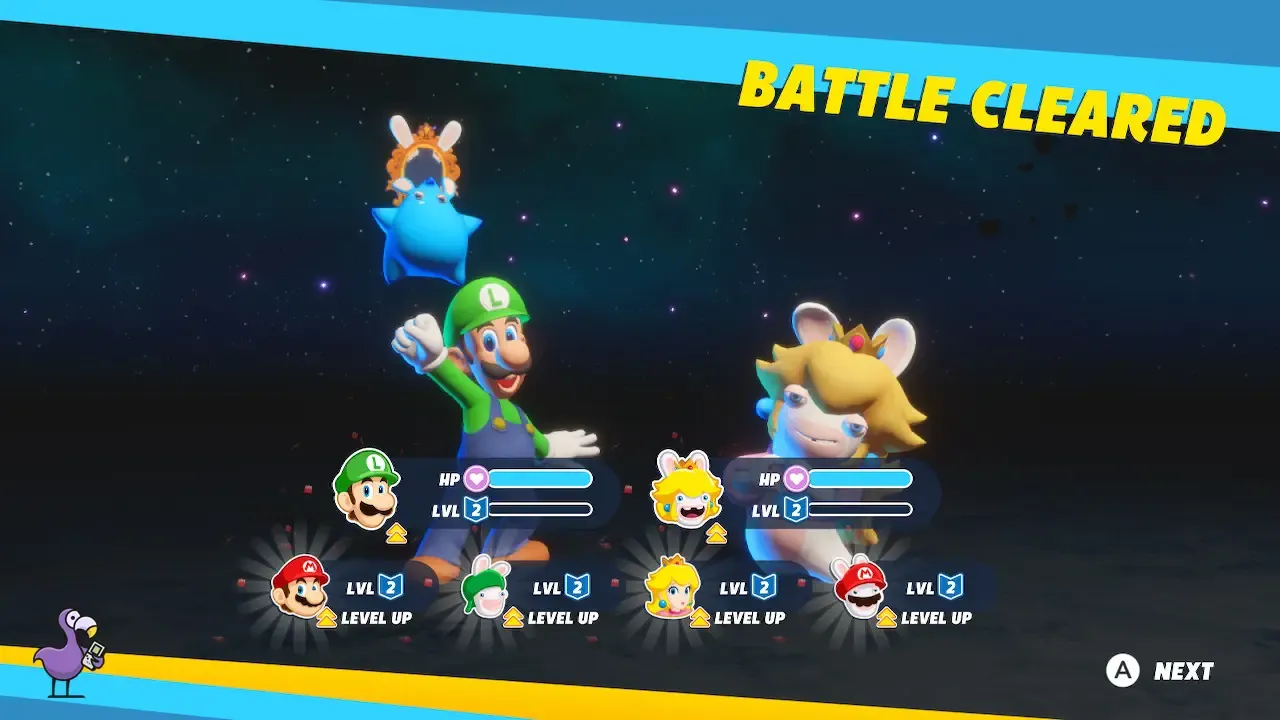Viewport: 1280px width, 720px height.
Task: Click Rabbid Luigi's portrait icon
Action: pyautogui.click(x=486, y=588)
